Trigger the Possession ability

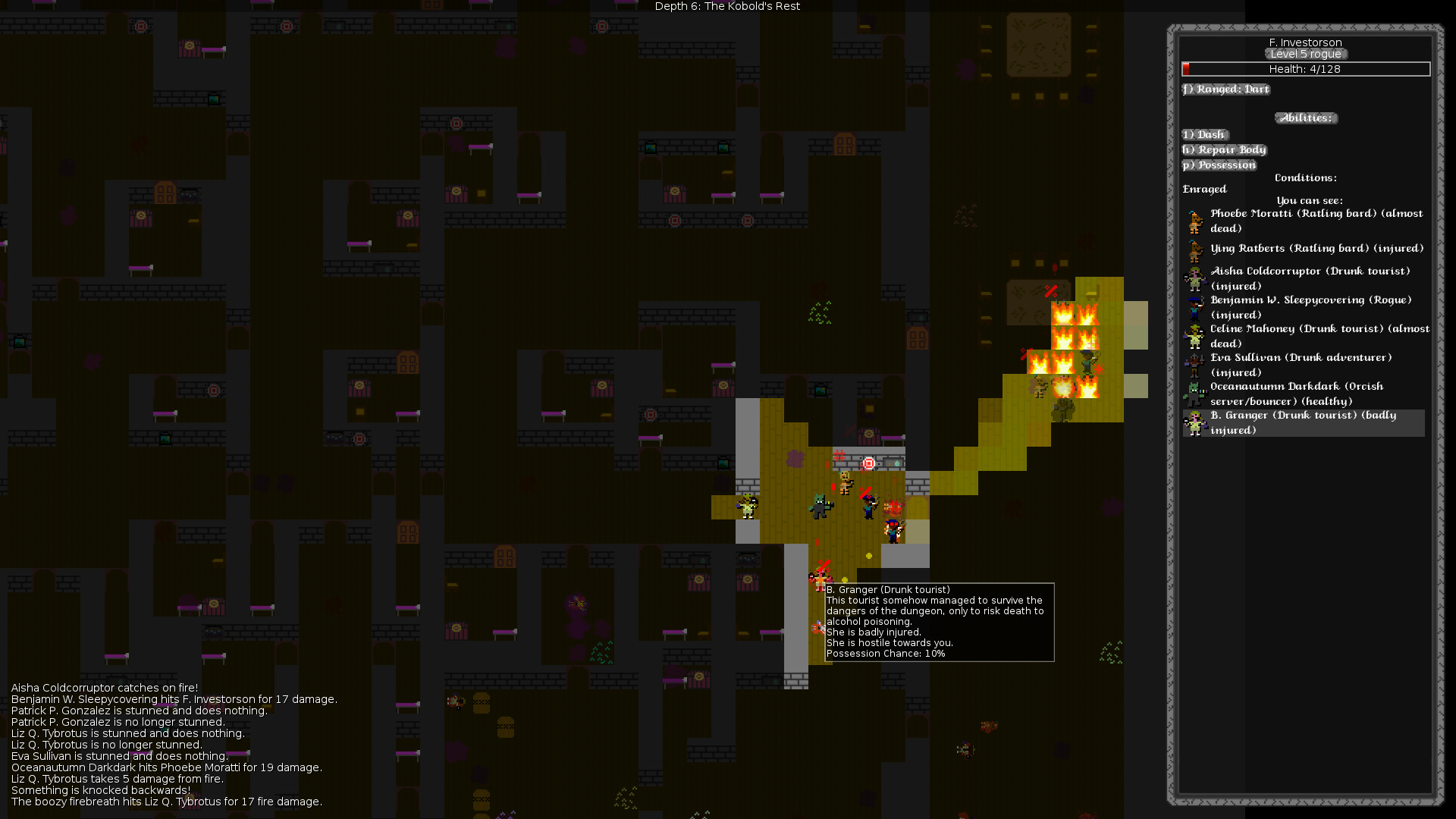point(1219,165)
